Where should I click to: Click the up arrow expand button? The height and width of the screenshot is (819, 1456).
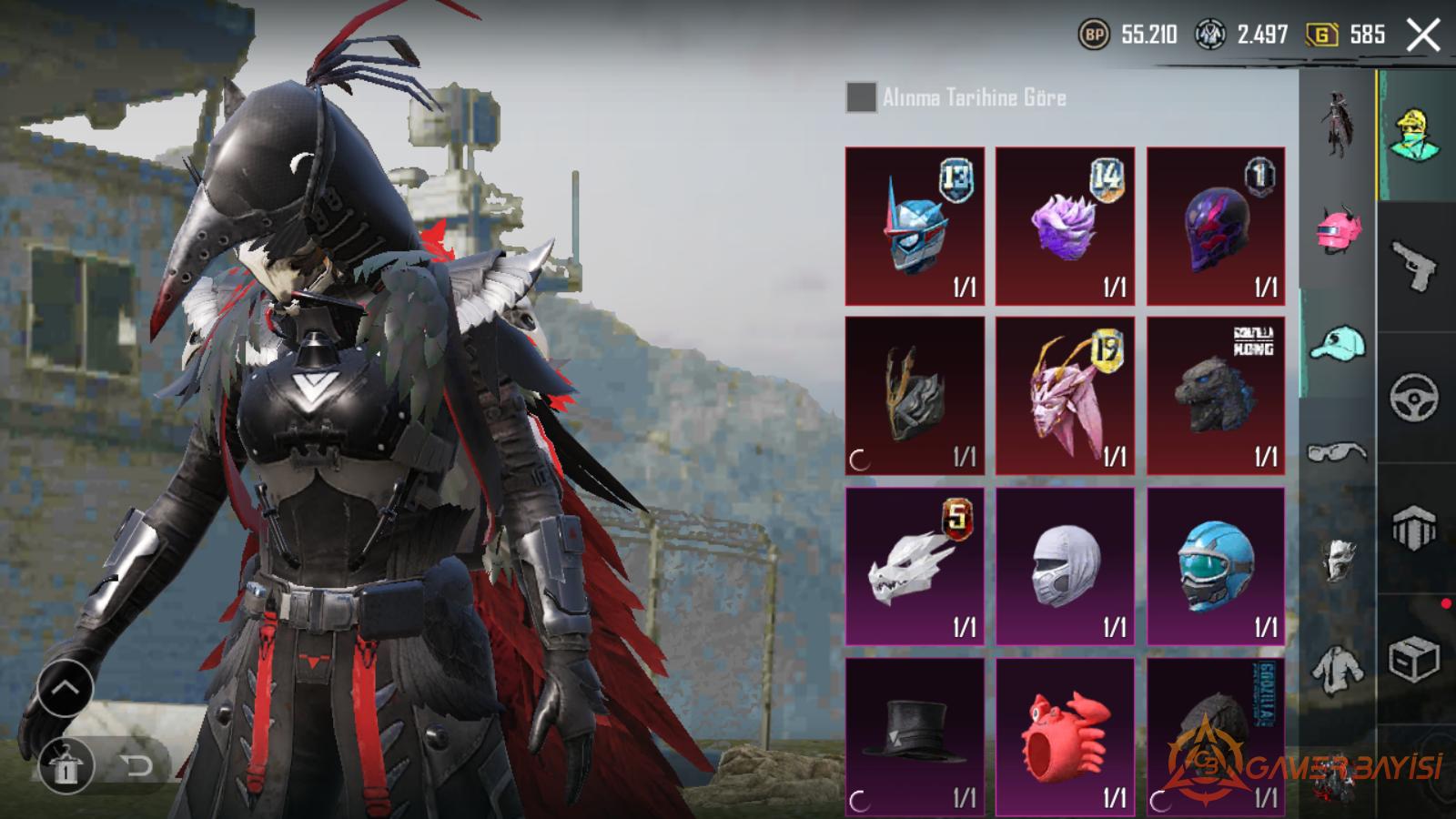pyautogui.click(x=65, y=689)
